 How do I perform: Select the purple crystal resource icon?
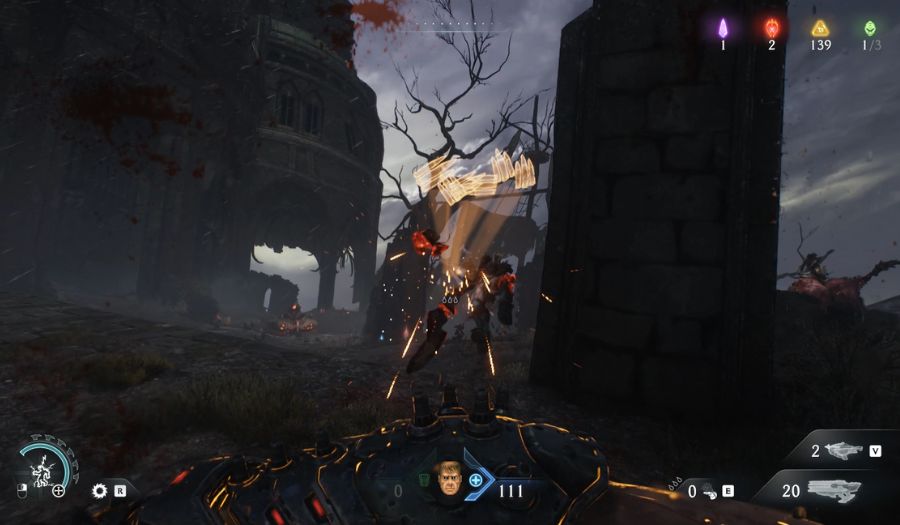pos(723,27)
